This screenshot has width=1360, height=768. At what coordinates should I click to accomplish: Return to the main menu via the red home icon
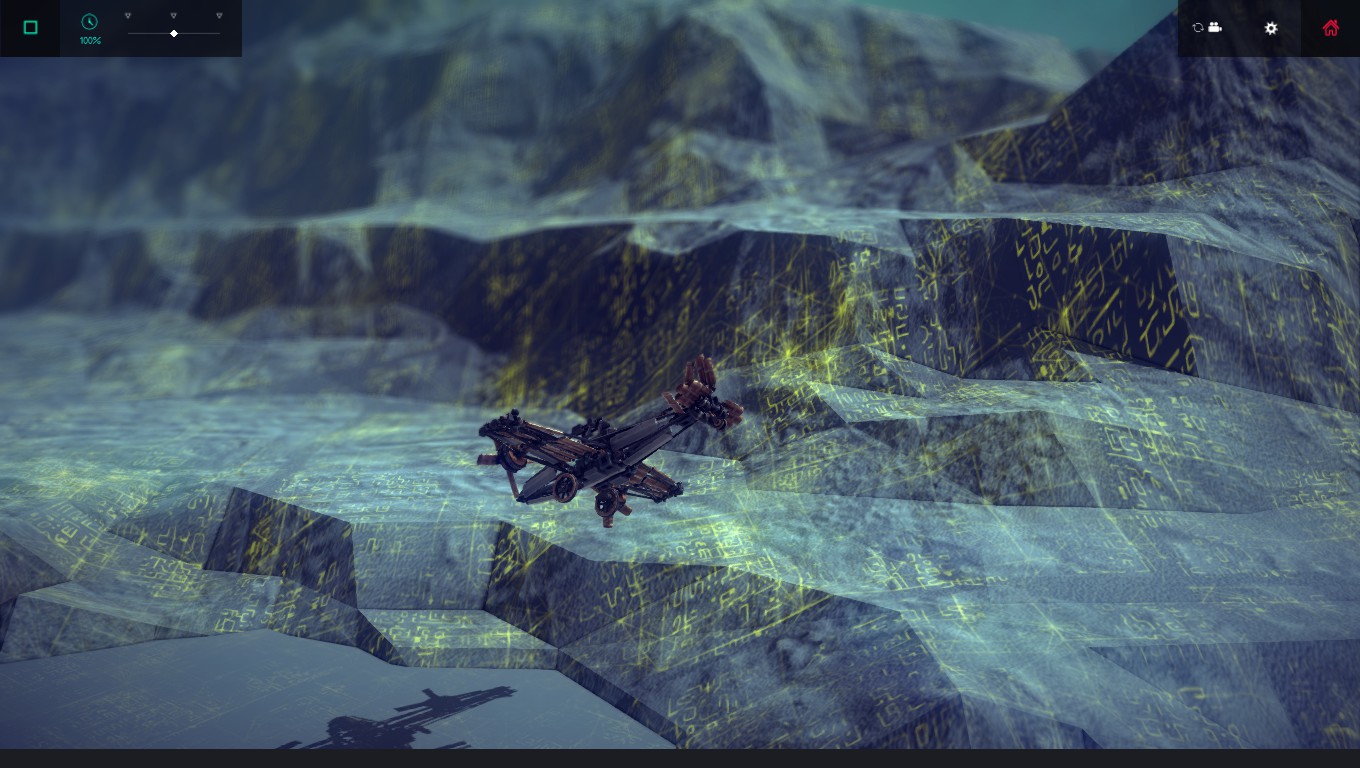click(x=1331, y=27)
